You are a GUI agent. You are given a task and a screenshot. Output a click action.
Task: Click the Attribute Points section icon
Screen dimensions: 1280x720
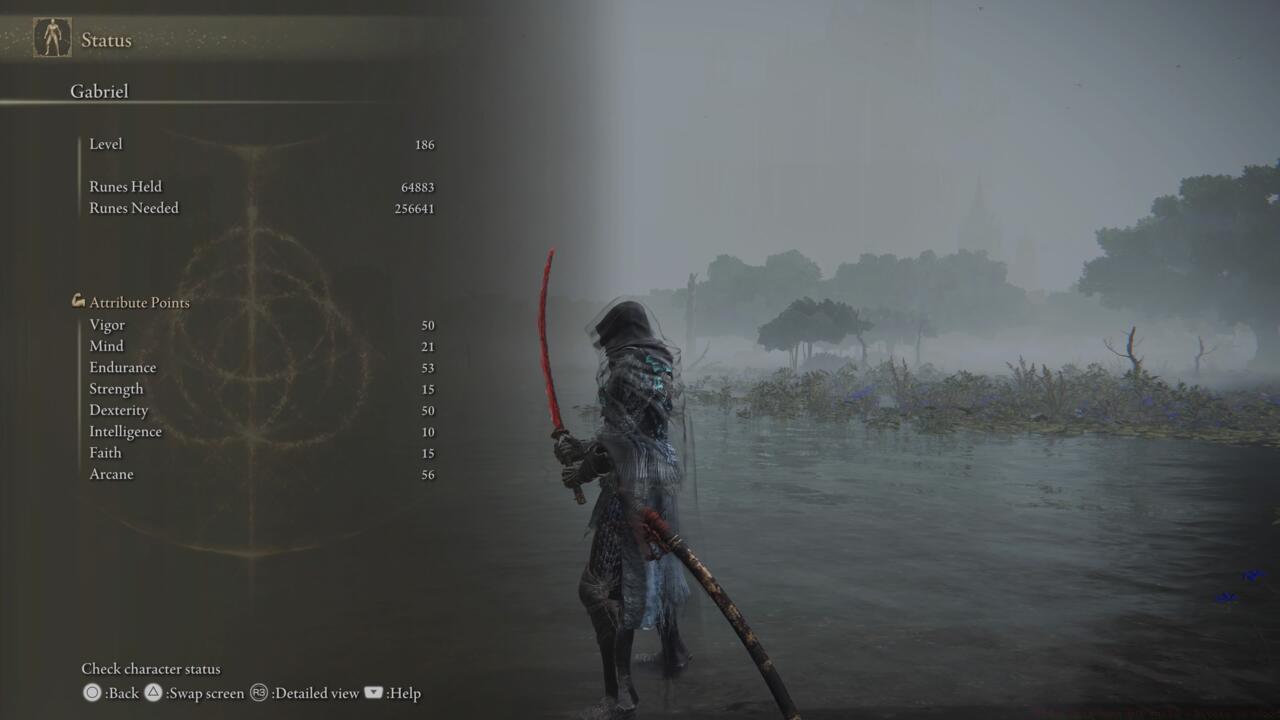(77, 300)
